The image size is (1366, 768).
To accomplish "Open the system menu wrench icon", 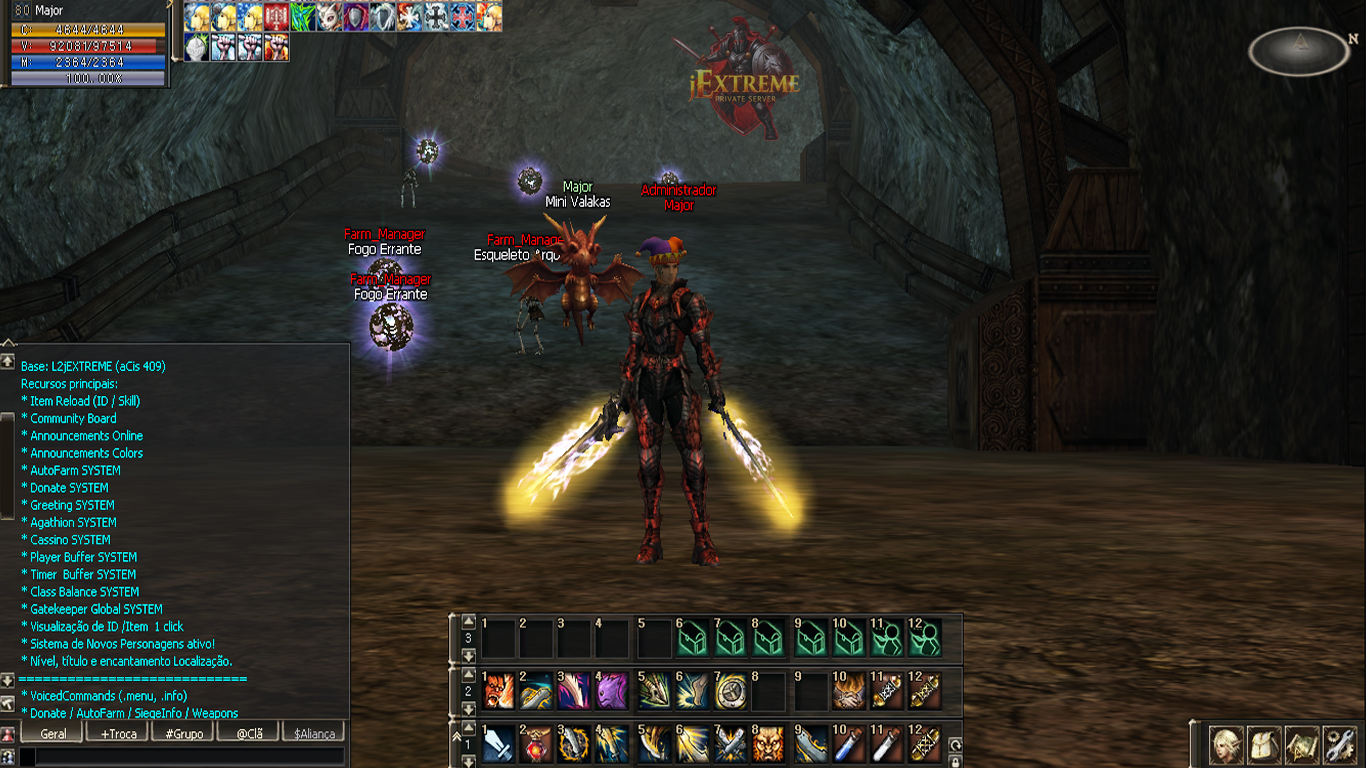I will 1339,745.
